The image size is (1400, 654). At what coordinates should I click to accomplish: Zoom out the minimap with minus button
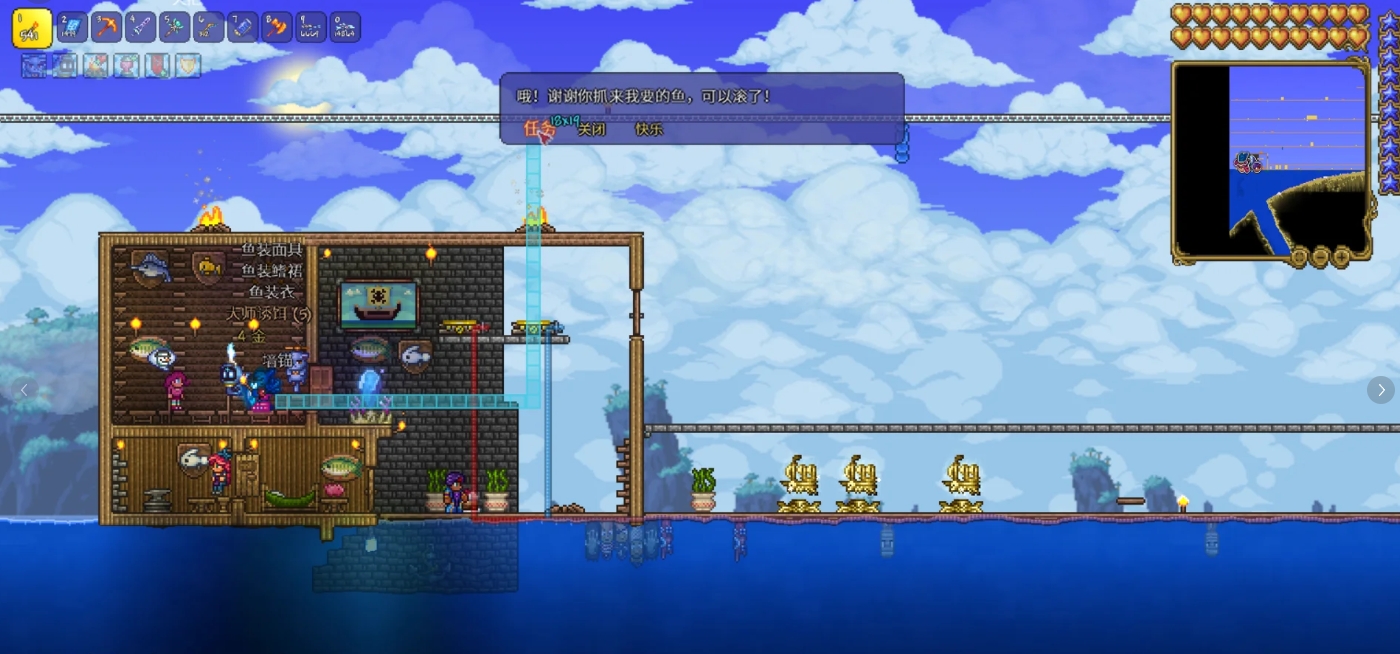pos(1320,257)
